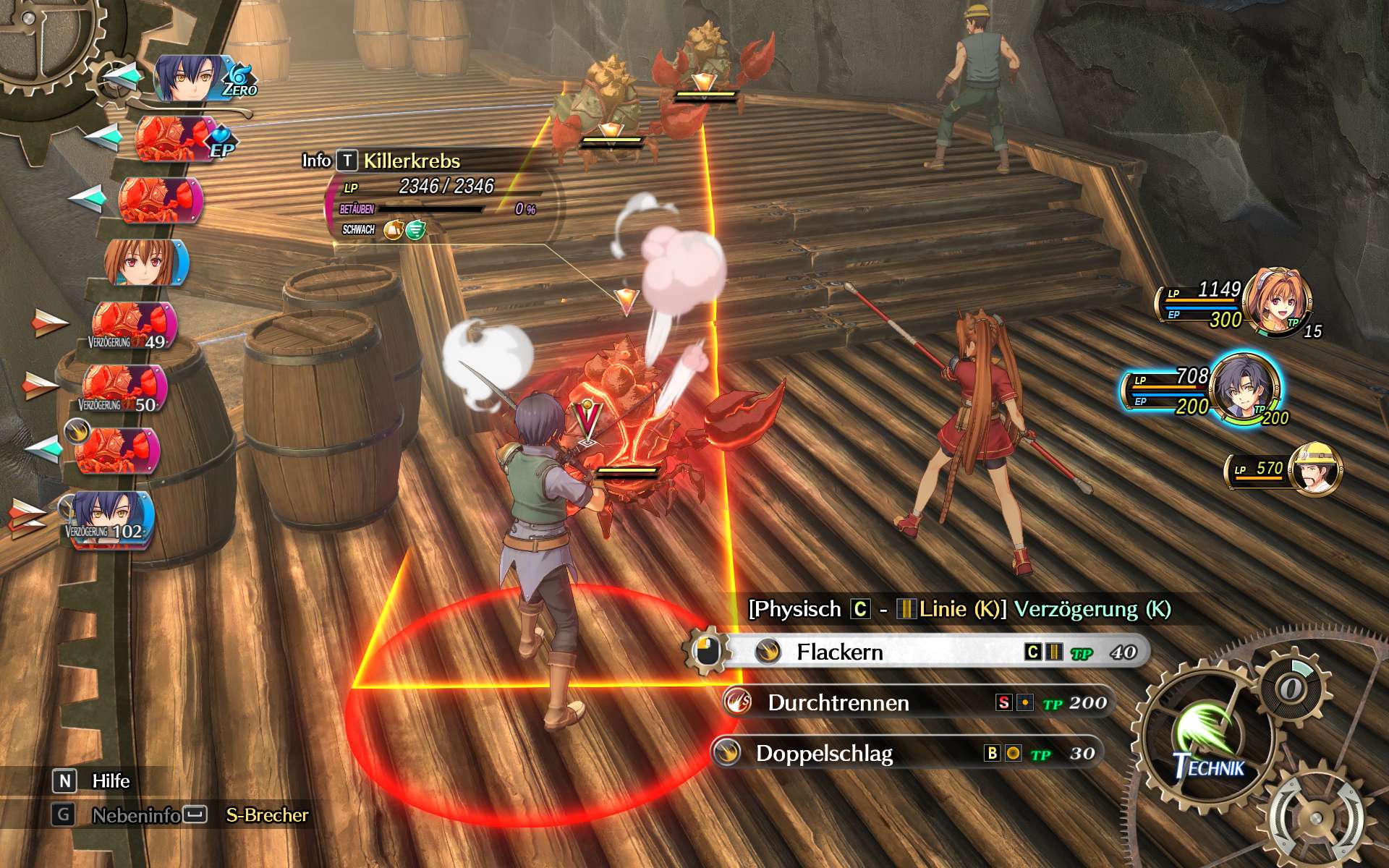Click the Hilfe option

pos(111,781)
